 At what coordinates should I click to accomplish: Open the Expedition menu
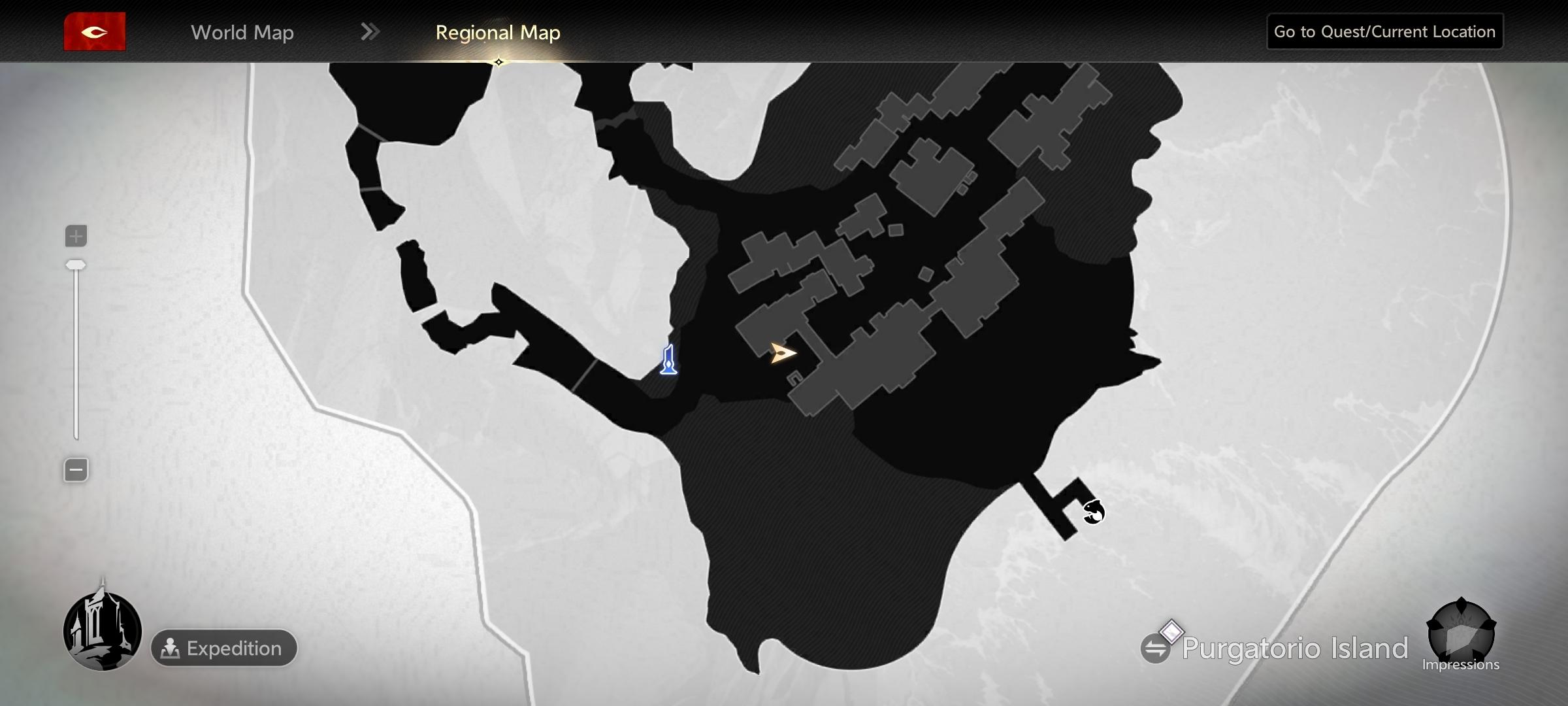[x=223, y=648]
